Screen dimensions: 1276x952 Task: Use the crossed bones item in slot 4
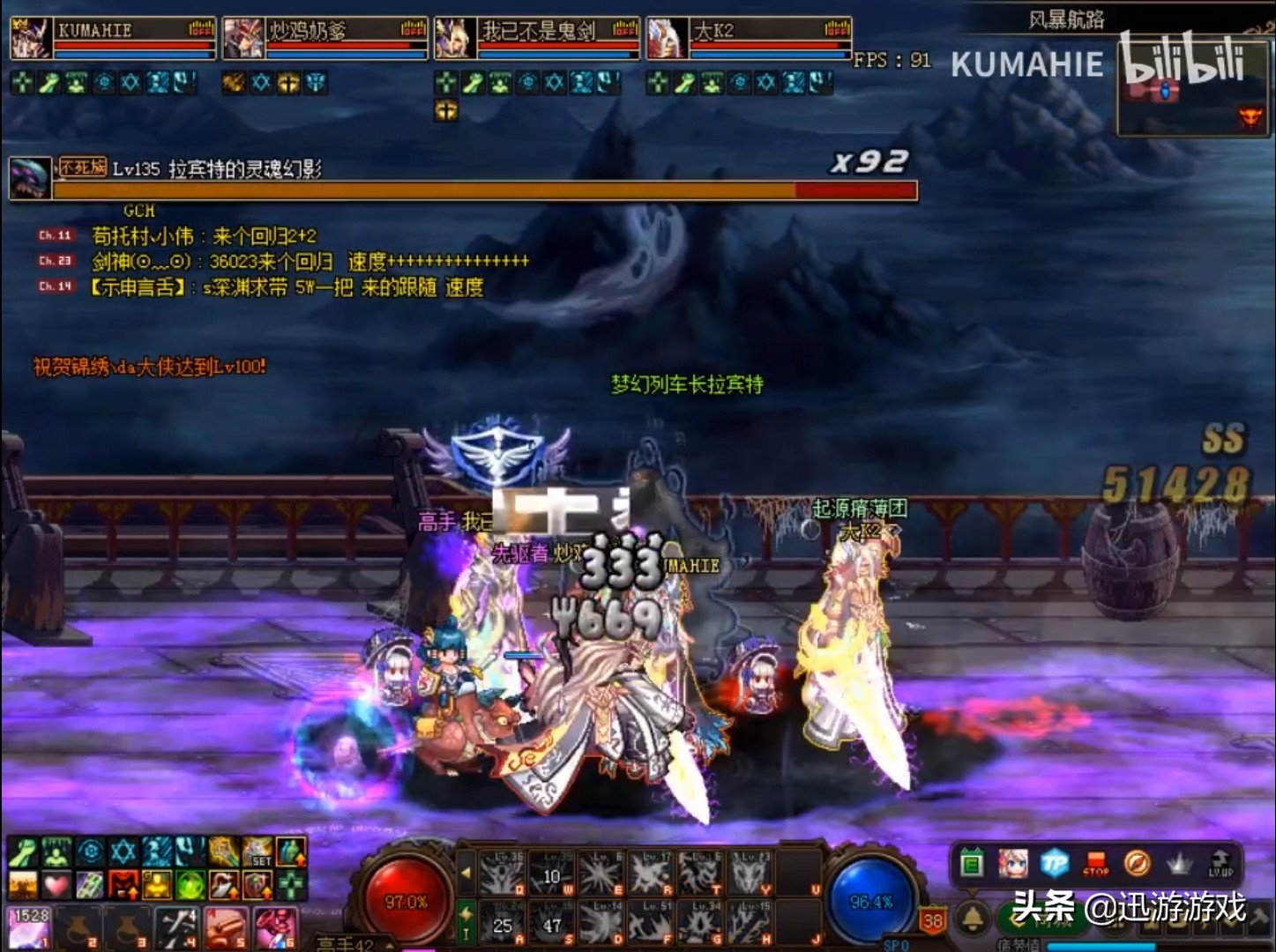click(176, 929)
